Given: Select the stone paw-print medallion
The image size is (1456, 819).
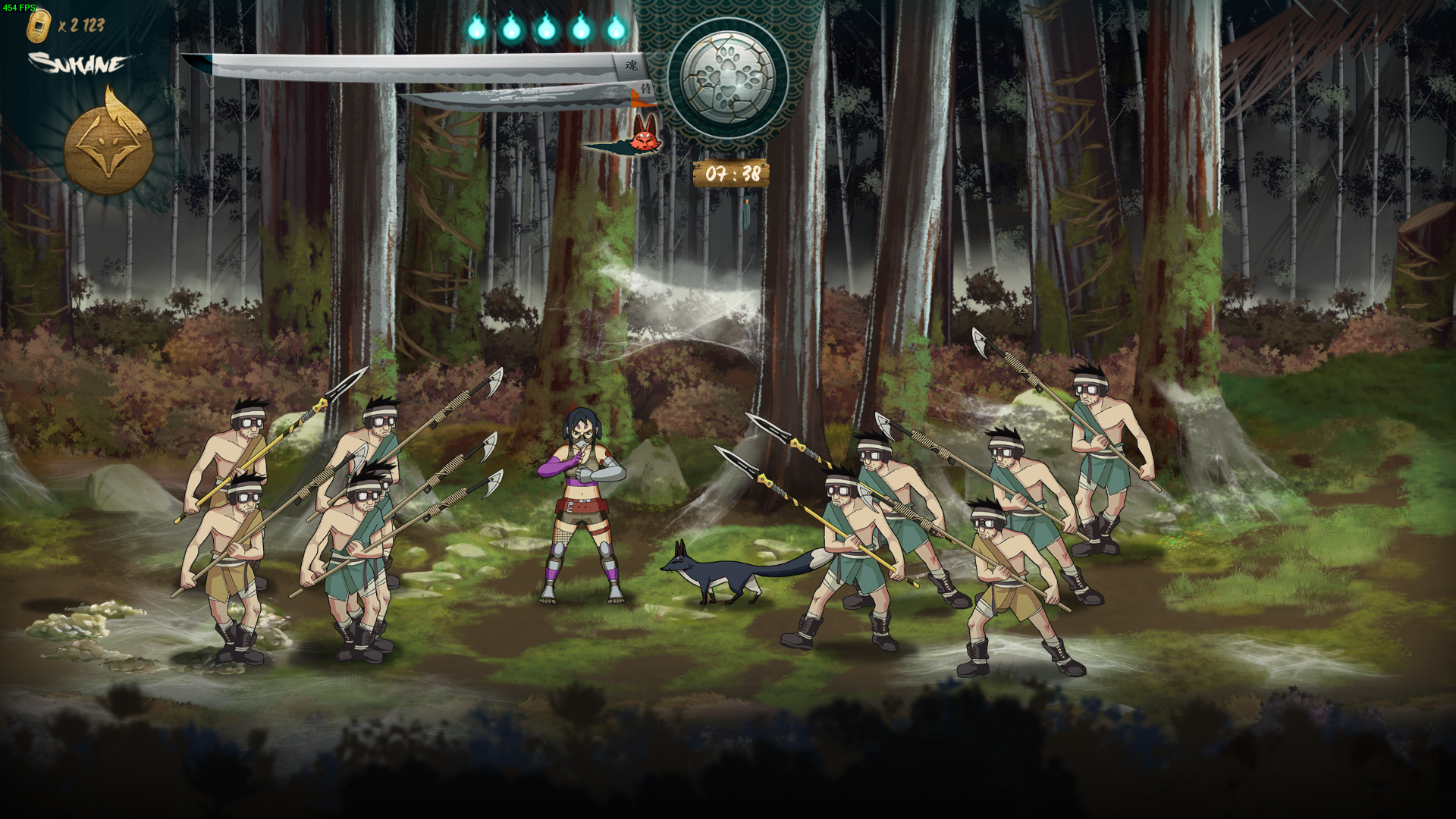Looking at the screenshot, I should tap(728, 77).
